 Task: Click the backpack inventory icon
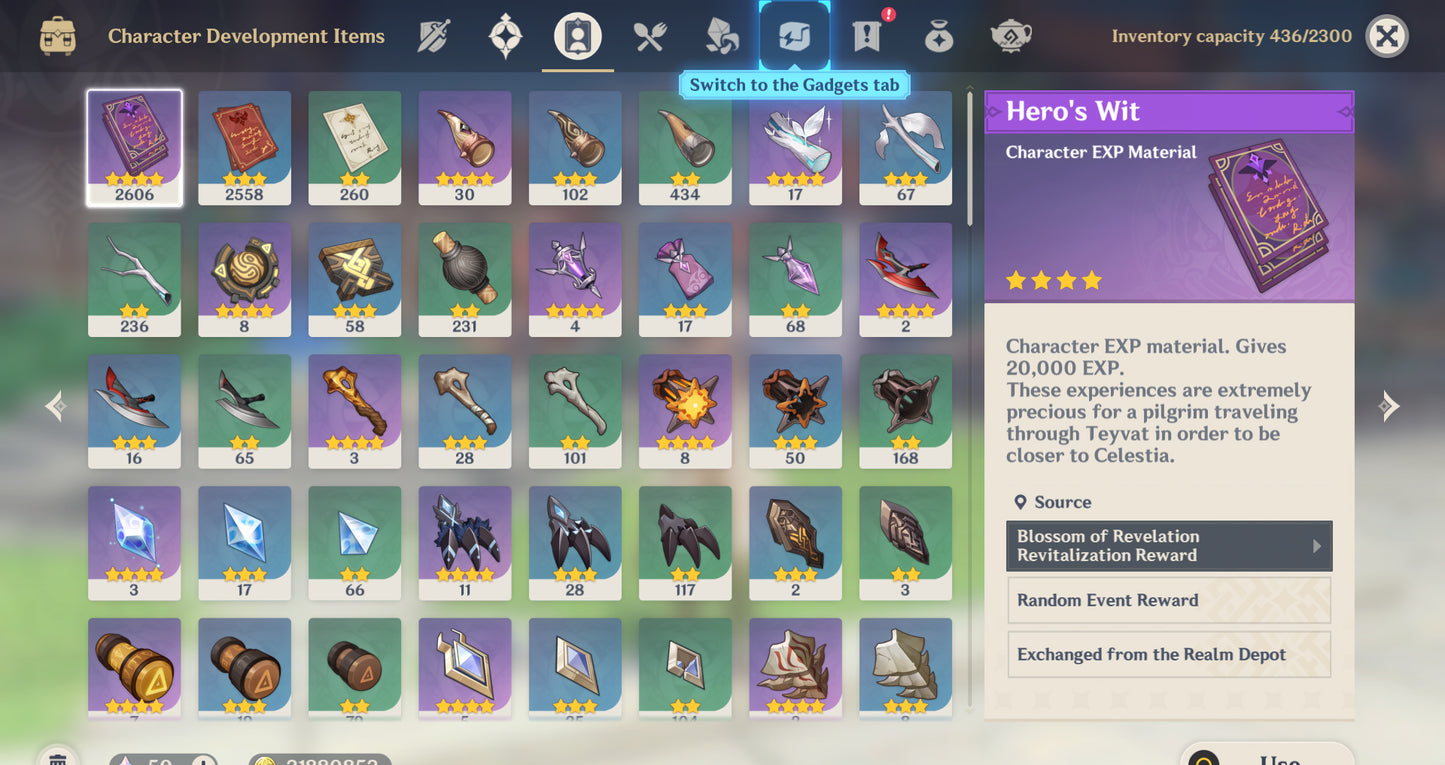(57, 35)
